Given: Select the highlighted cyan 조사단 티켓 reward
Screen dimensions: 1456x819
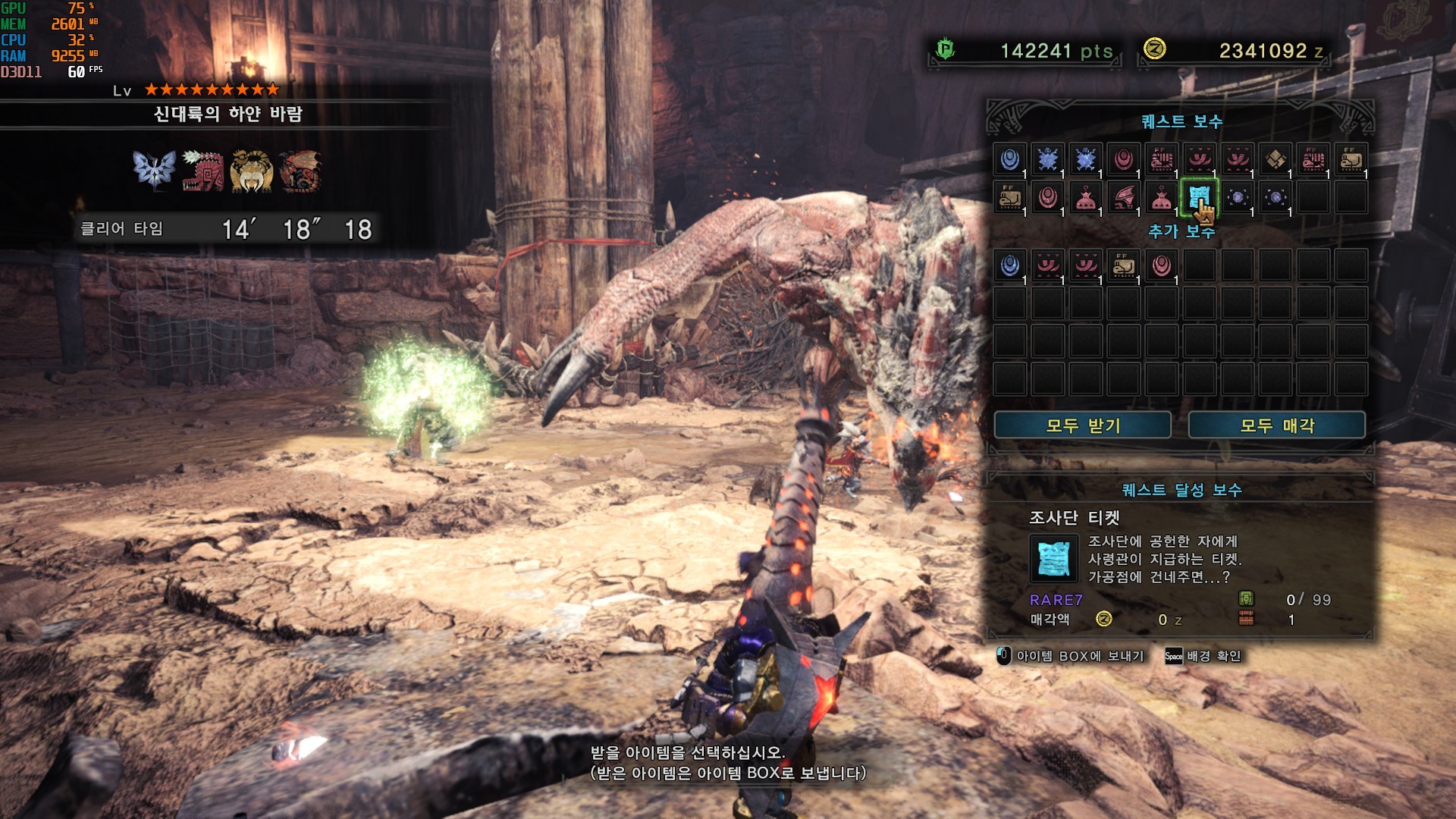Looking at the screenshot, I should tap(1199, 198).
